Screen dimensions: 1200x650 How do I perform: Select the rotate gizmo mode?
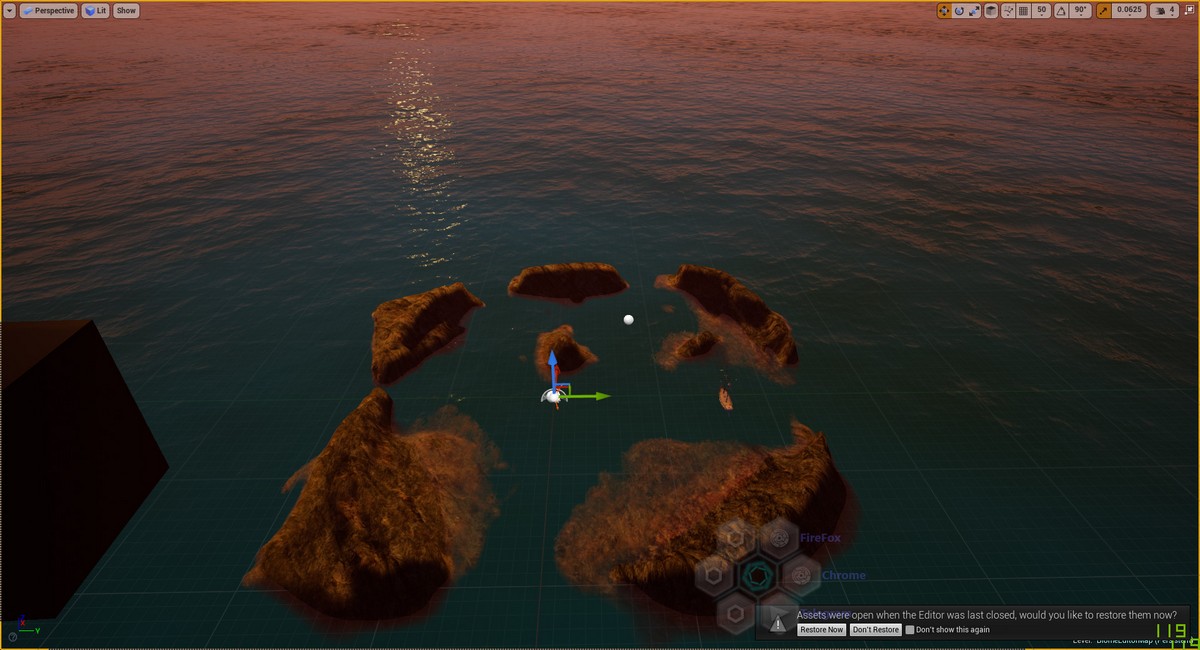pos(959,10)
